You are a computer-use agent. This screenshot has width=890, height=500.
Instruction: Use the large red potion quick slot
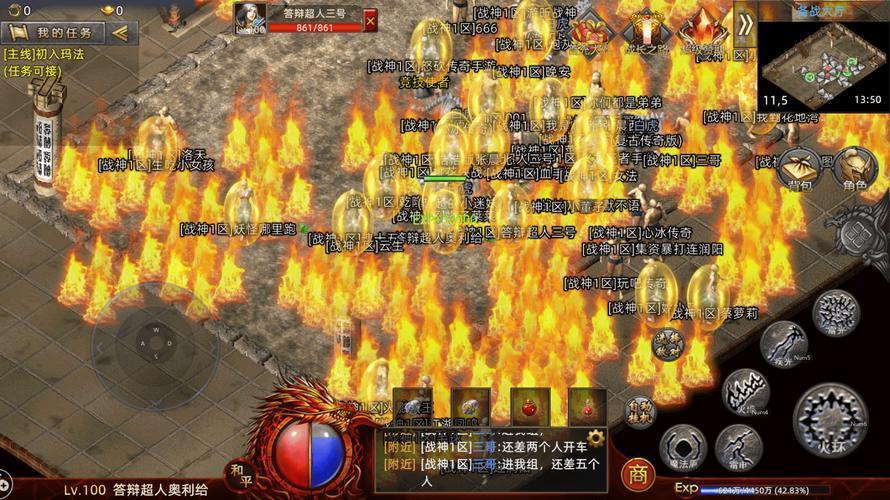pyautogui.click(x=530, y=407)
